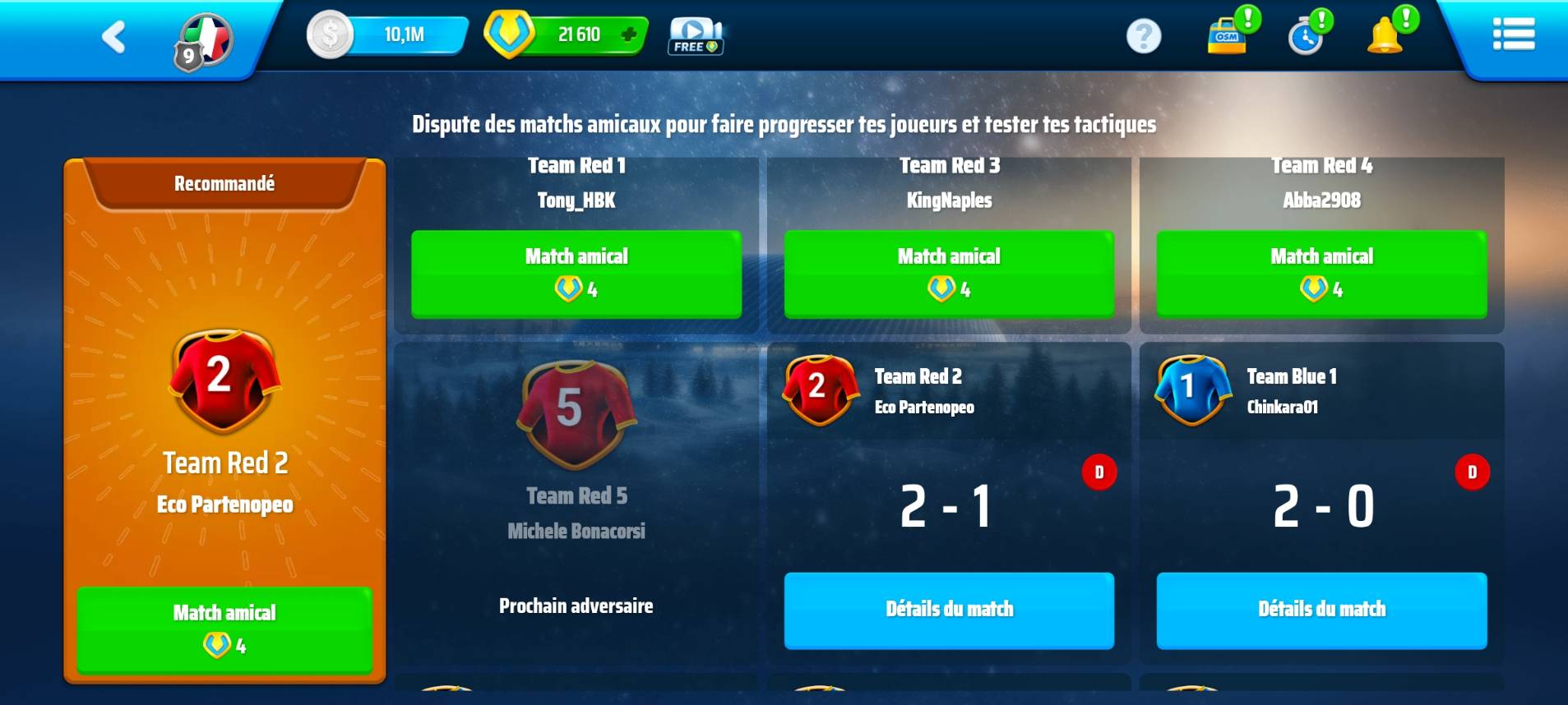The image size is (1568, 705).
Task: Open the hamburger main menu
Action: [x=1513, y=35]
